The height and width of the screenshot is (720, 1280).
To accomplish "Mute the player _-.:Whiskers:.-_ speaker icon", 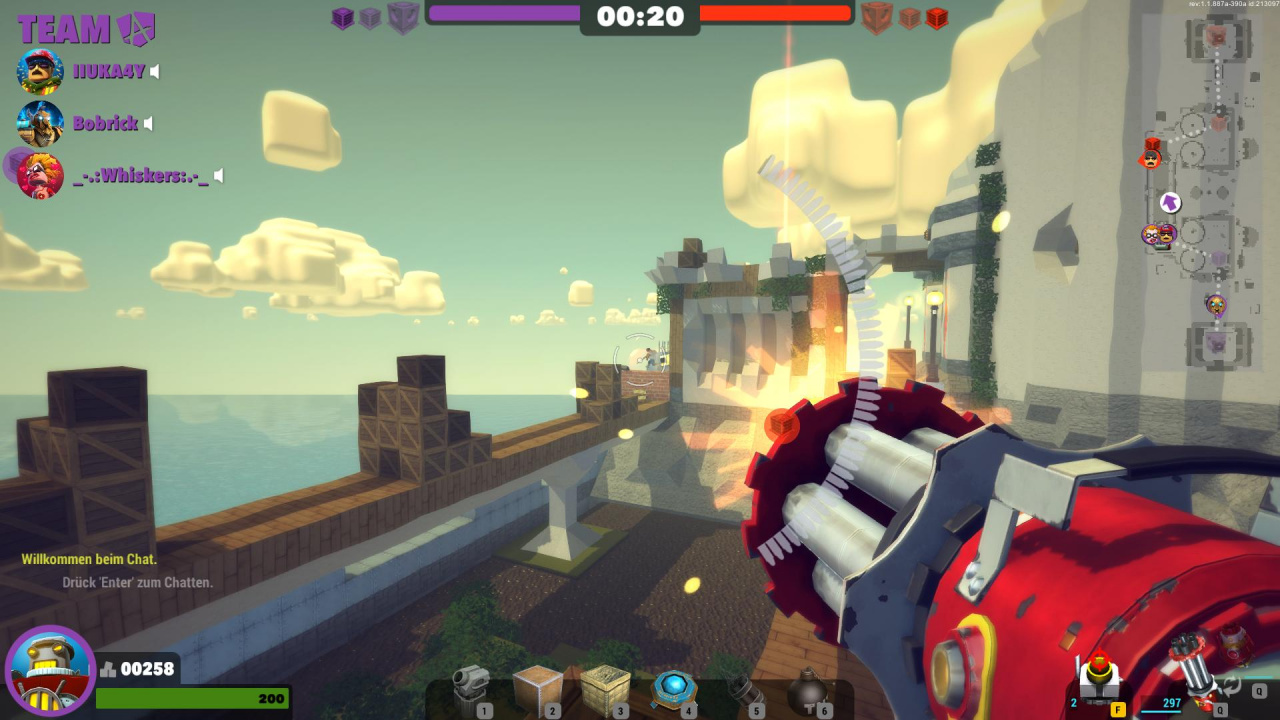I will coord(218,176).
